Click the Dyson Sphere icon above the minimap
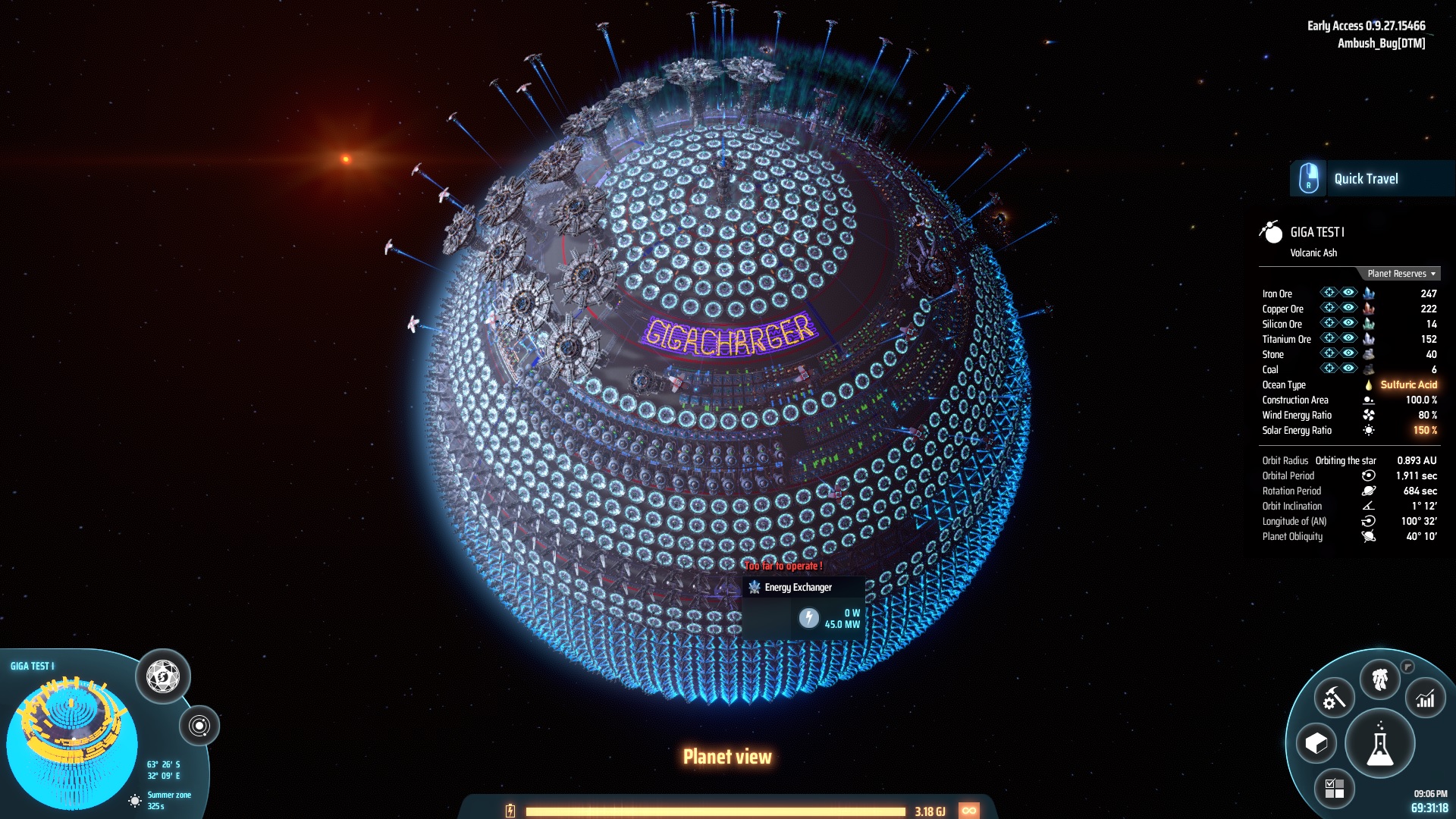 (x=162, y=675)
